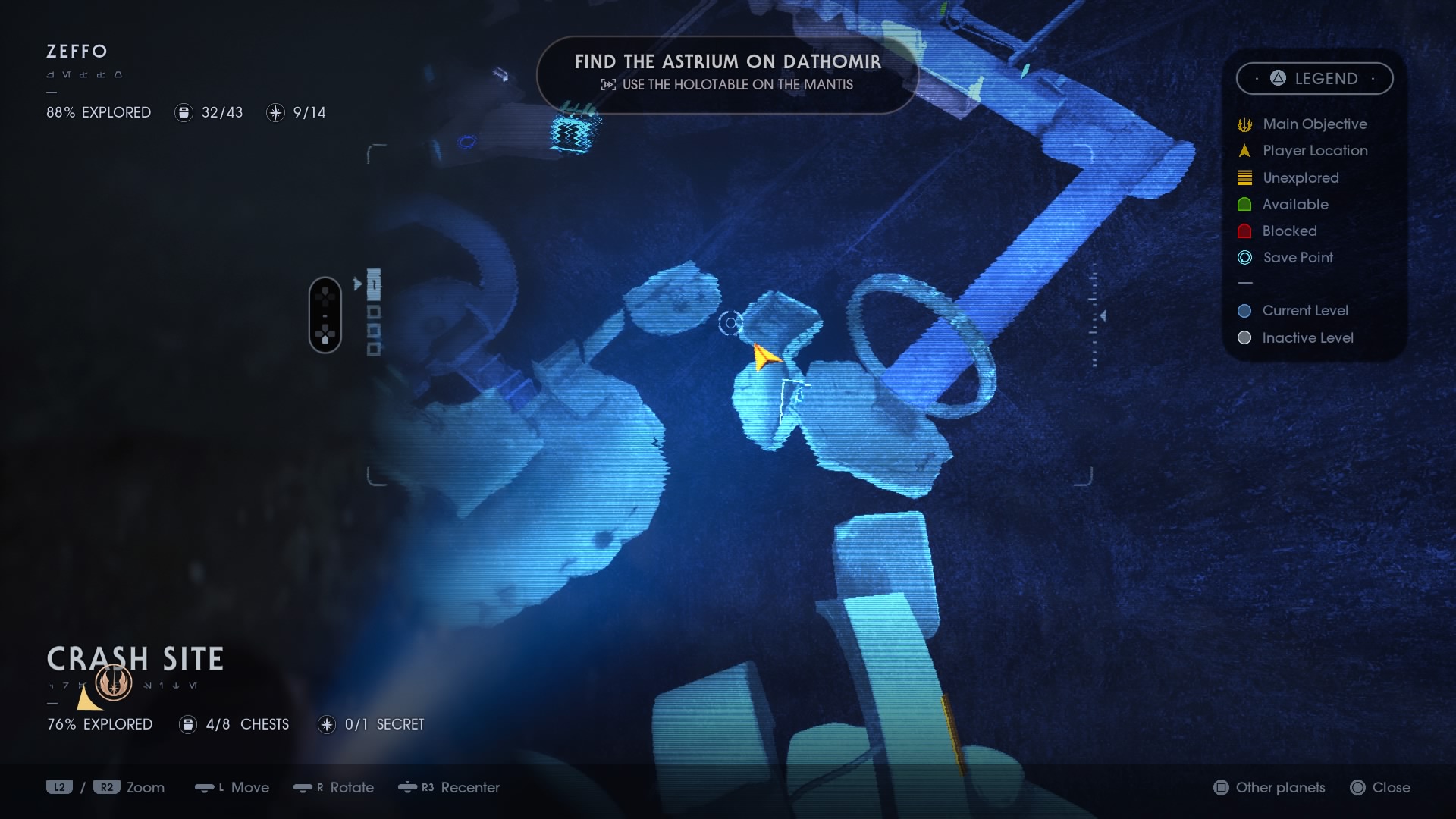Viewport: 1456px width, 819px height.
Task: Choose the Player Location legend entry
Action: (x=1314, y=151)
